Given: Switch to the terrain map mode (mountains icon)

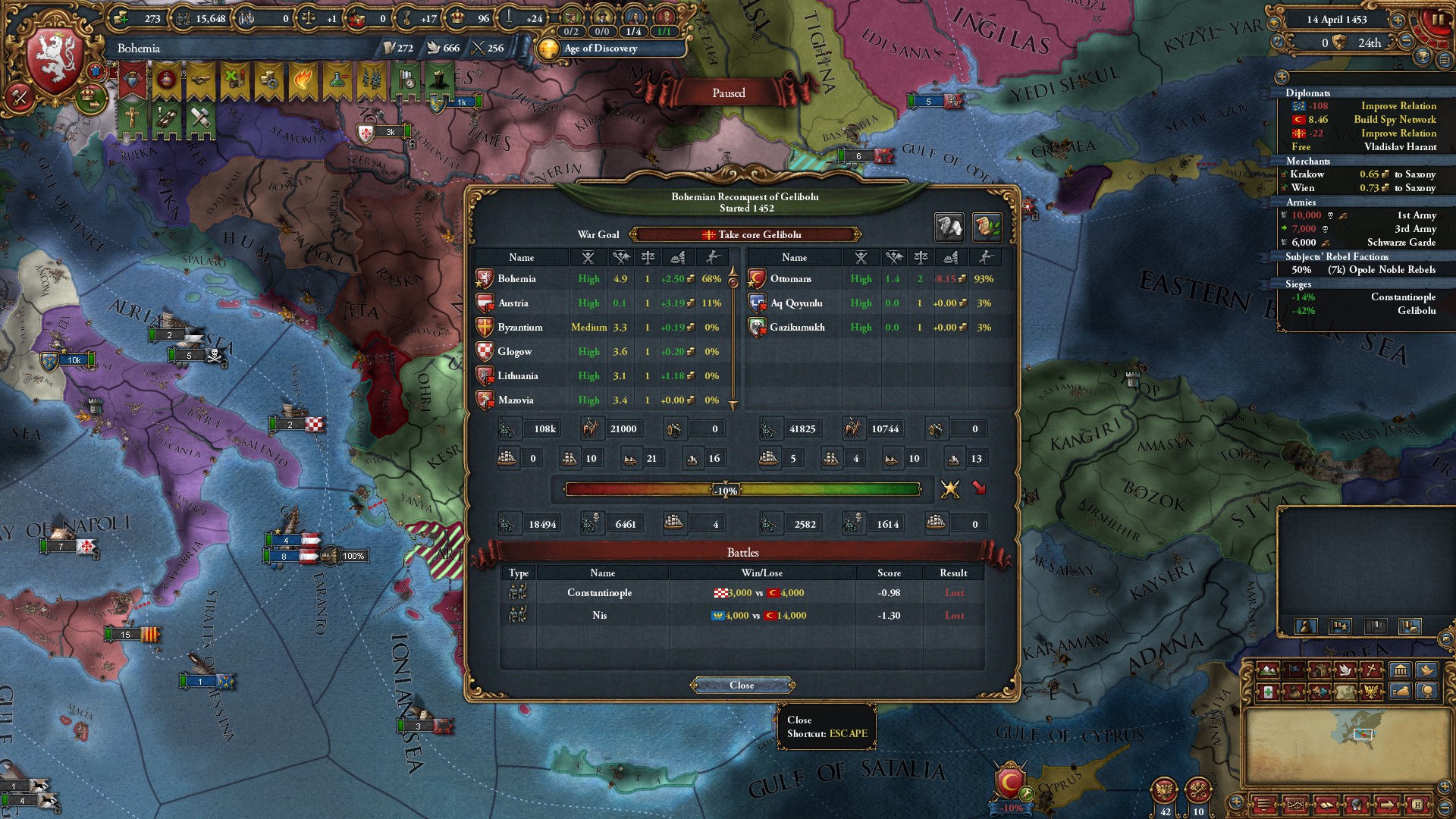Looking at the screenshot, I should pos(1267,670).
